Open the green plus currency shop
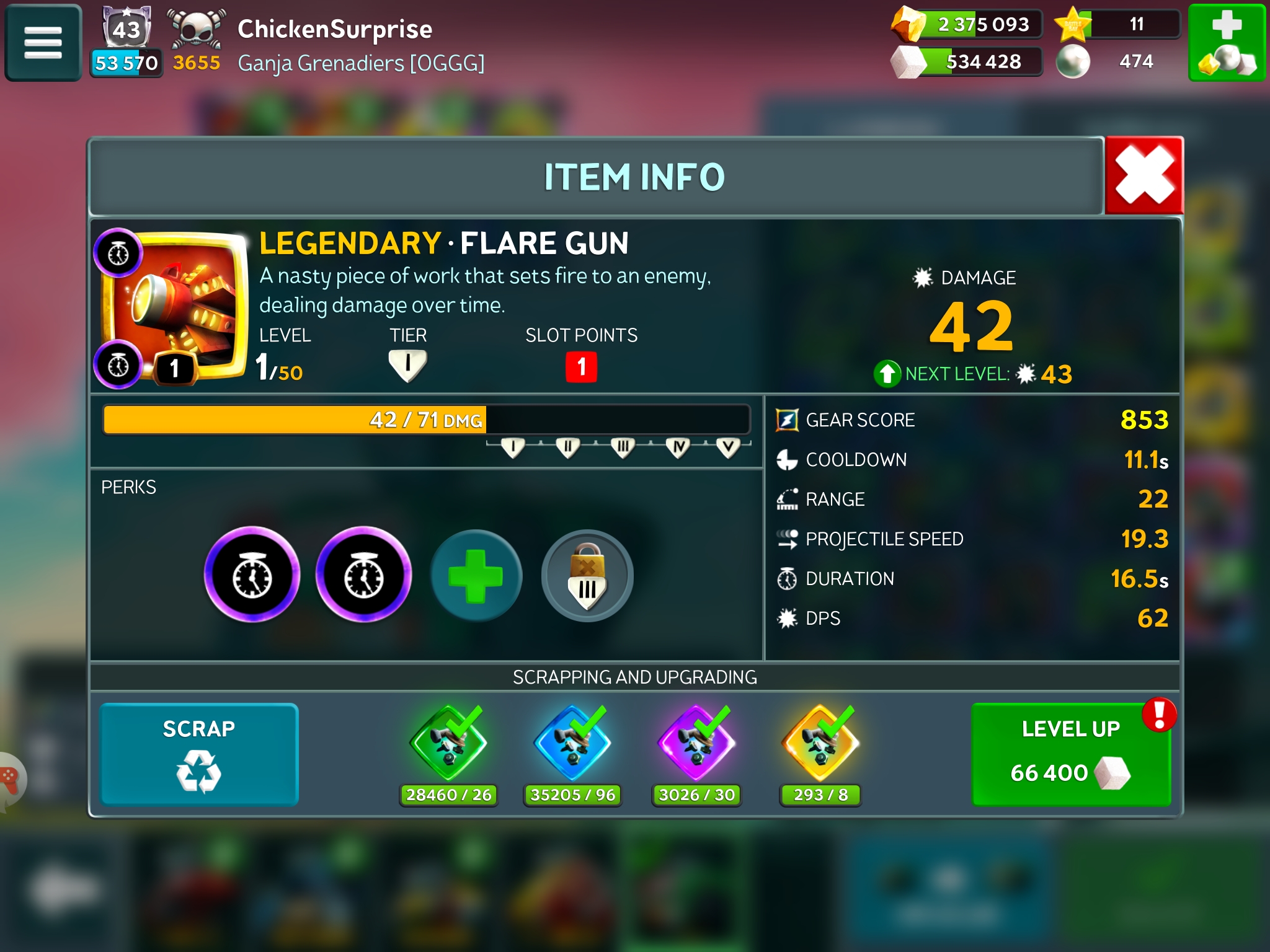This screenshot has height=952, width=1270. (x=1226, y=43)
